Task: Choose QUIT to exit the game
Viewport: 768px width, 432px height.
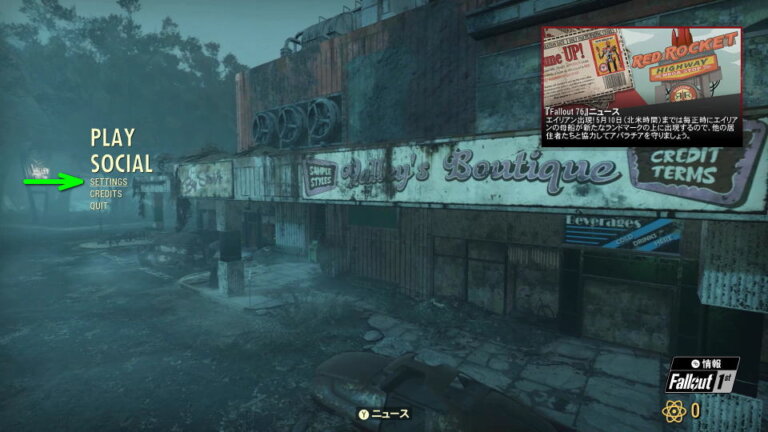Action: coord(99,206)
